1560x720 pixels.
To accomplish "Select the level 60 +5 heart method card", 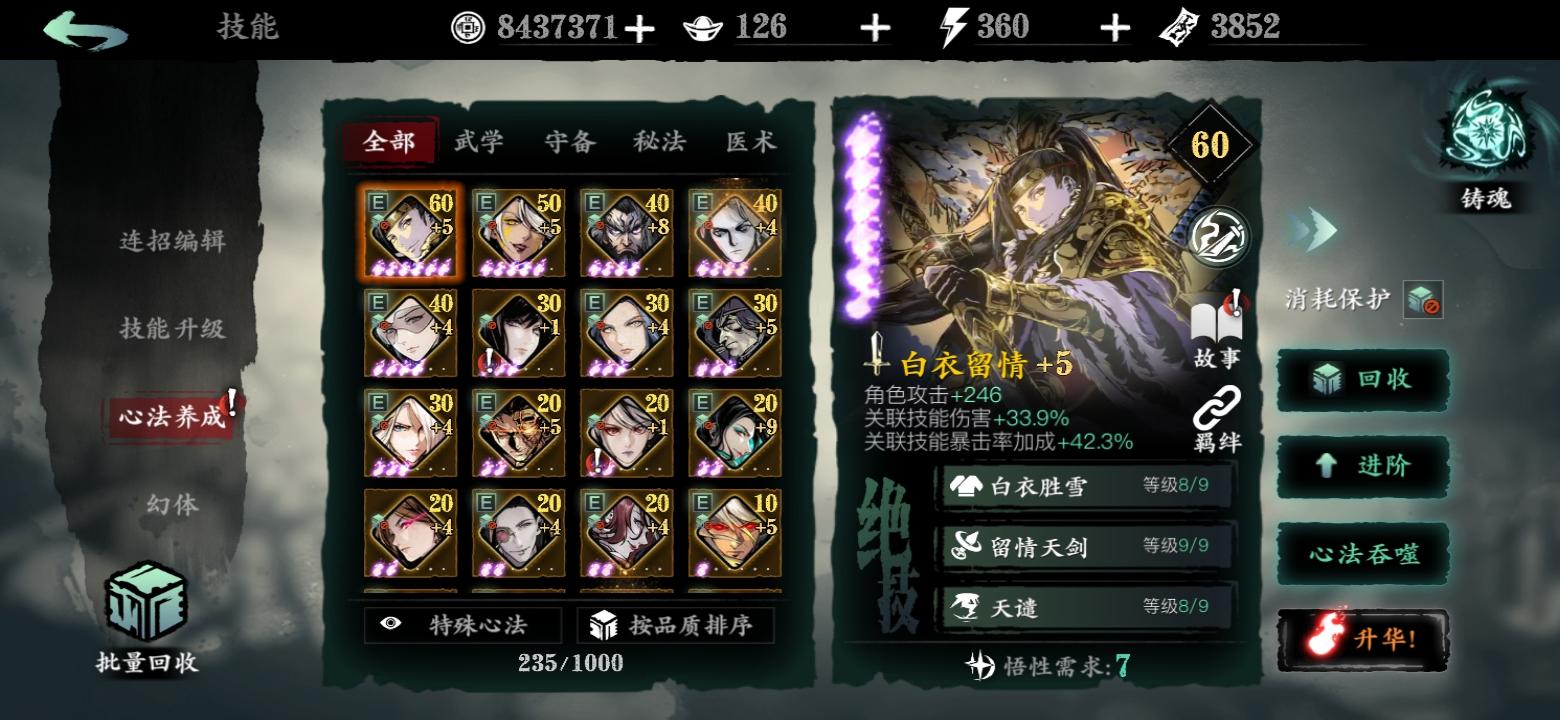I will click(410, 232).
